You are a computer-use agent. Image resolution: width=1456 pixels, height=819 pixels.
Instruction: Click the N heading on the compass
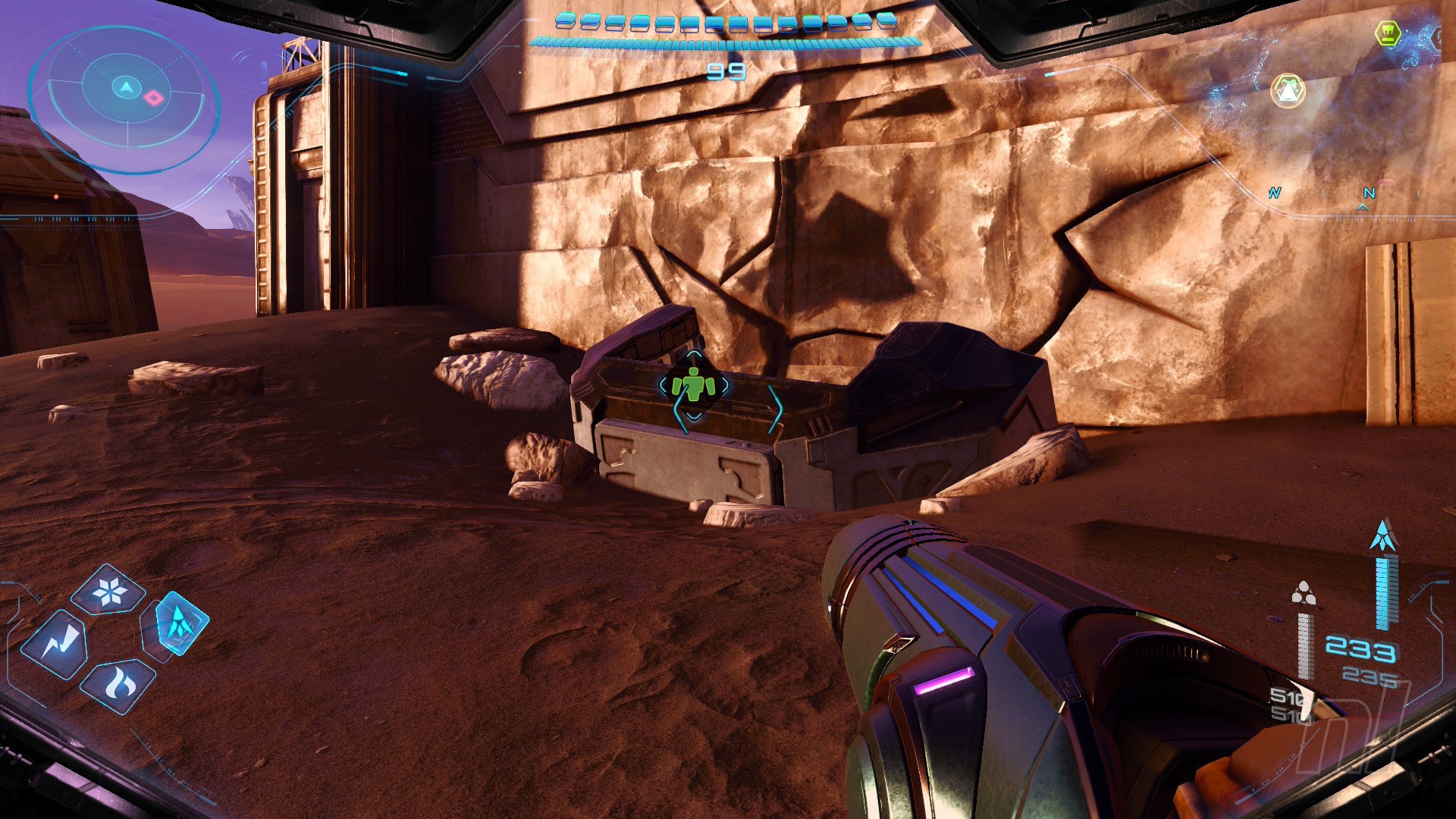point(1369,193)
